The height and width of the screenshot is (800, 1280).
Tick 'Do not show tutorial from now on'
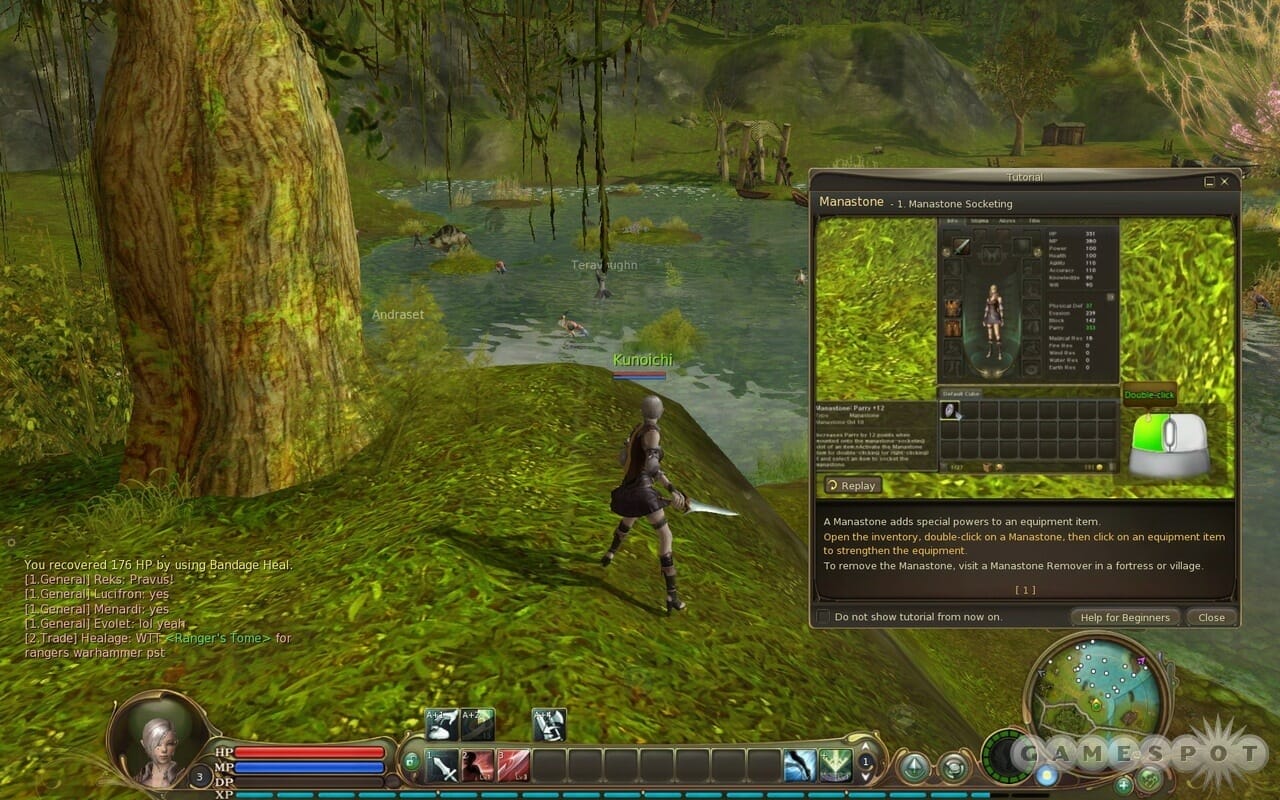823,617
